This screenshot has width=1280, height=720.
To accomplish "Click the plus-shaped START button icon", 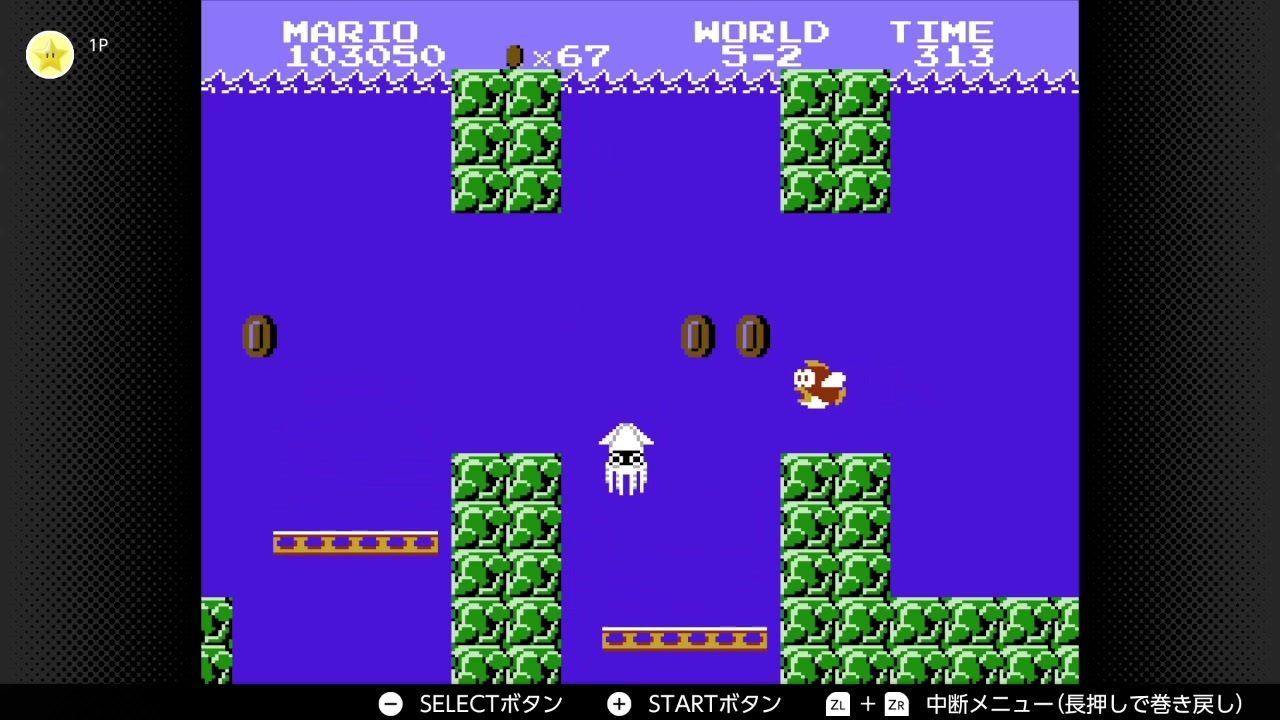I will [x=620, y=704].
